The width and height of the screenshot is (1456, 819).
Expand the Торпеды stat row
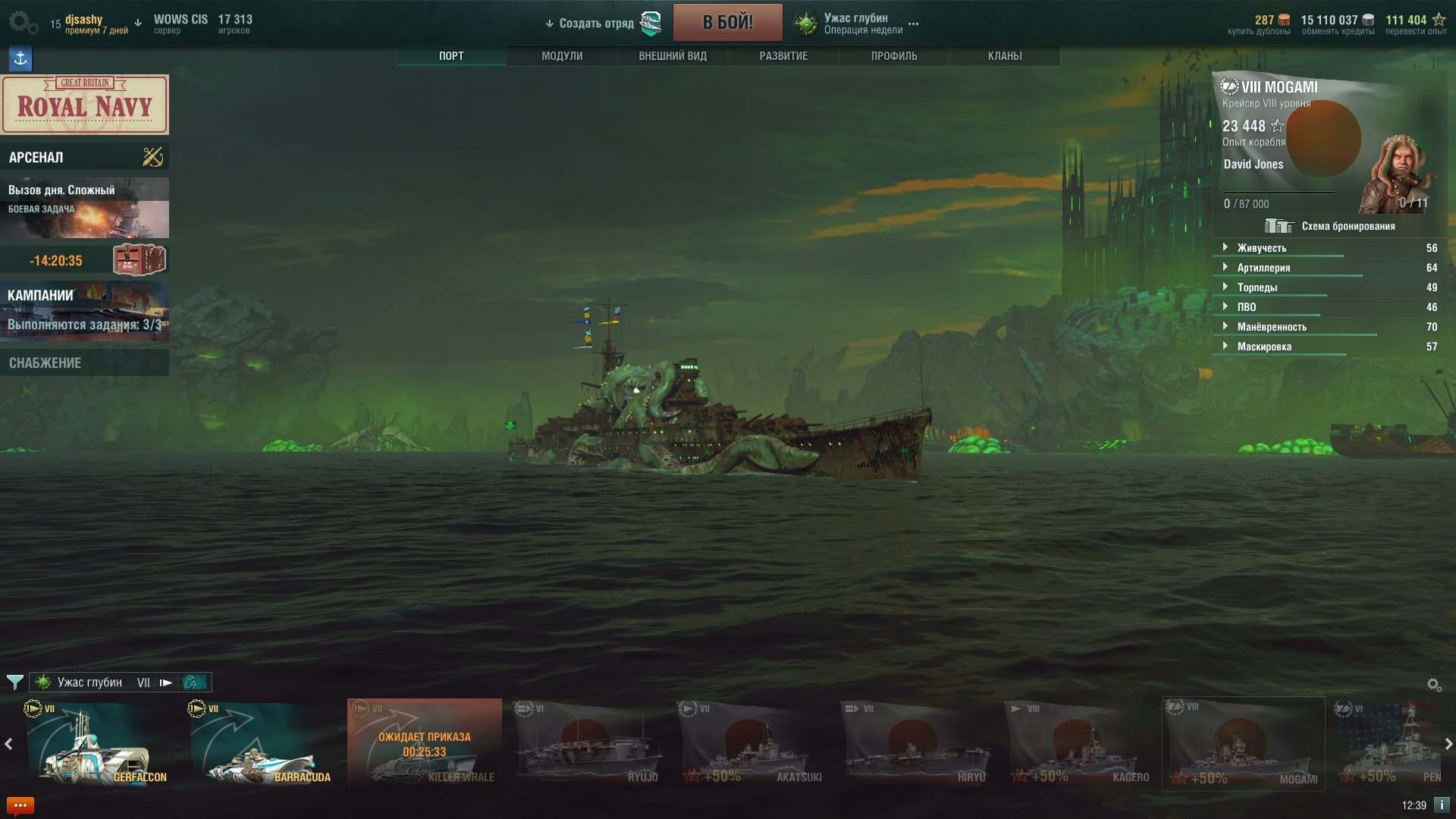coord(1257,287)
